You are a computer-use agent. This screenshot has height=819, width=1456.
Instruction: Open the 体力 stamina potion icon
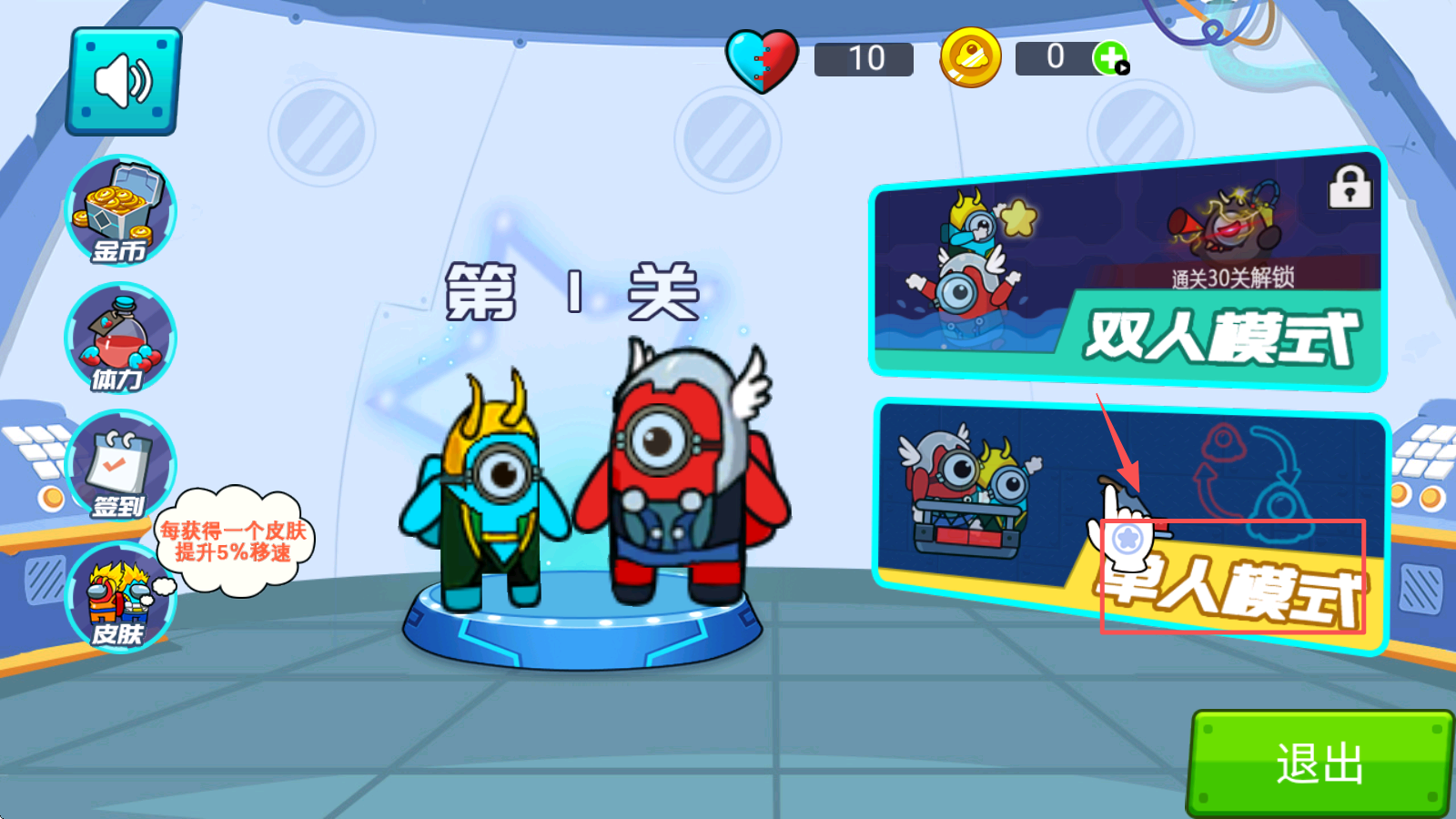120,339
